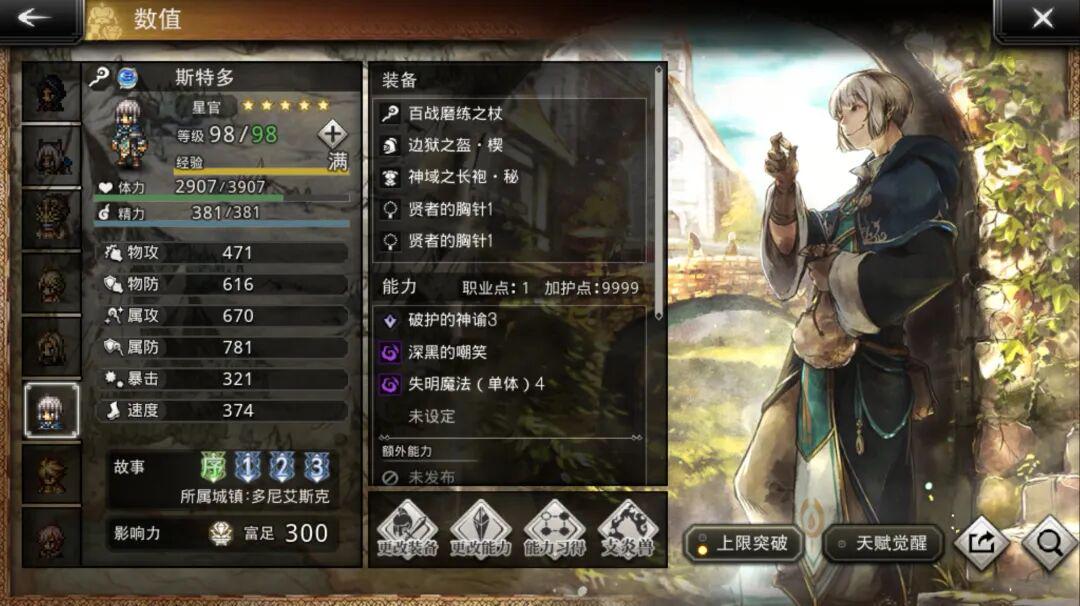This screenshot has height=606, width=1080.
Task: Choose the 失明魔法(单体)4 ability
Action: [x=510, y=384]
